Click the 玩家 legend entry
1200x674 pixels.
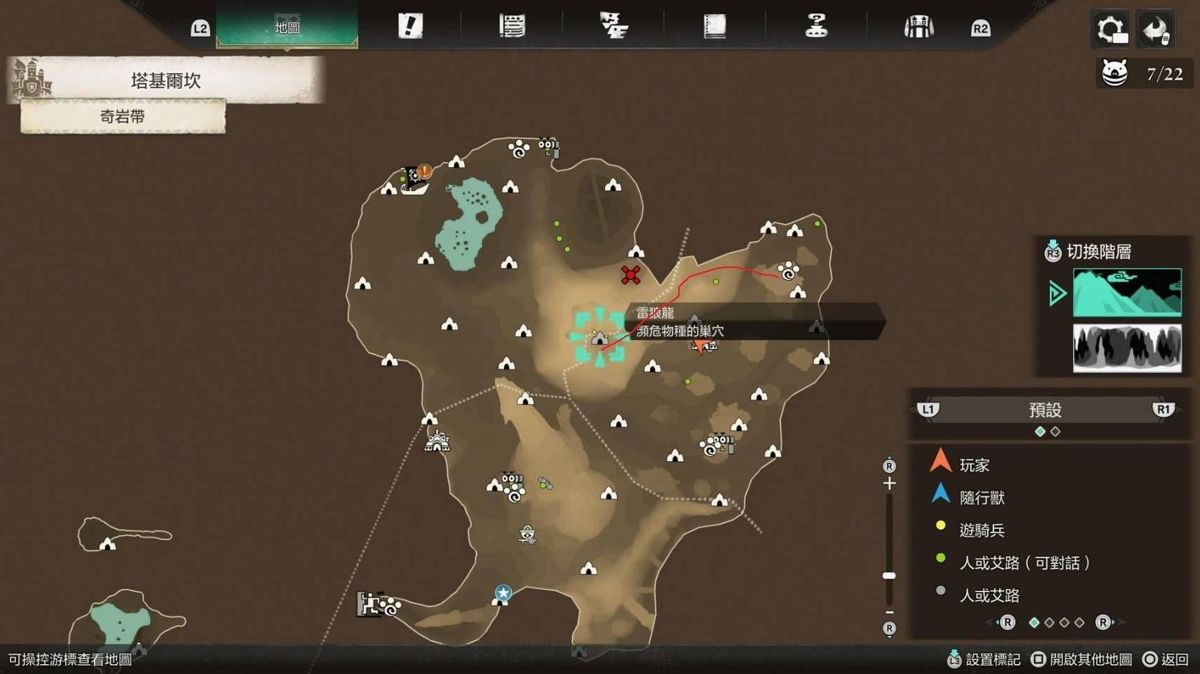pyautogui.click(x=975, y=465)
